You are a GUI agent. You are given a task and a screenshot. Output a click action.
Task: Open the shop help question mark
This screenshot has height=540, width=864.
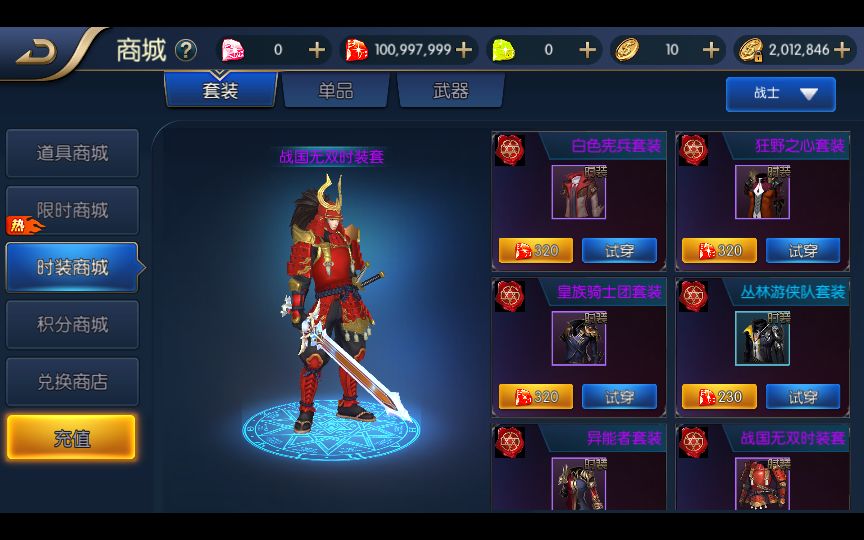[x=186, y=50]
